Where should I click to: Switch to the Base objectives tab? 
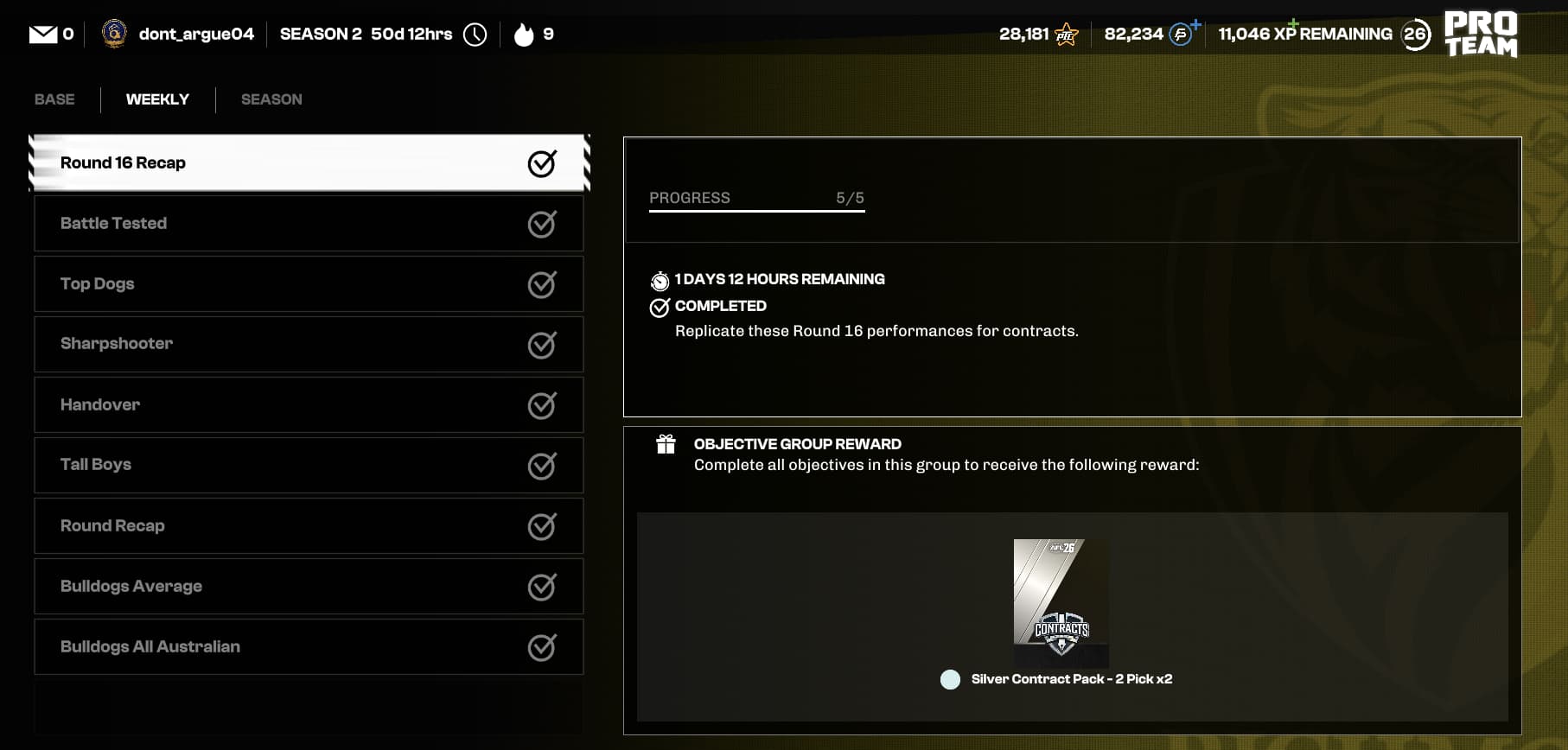pos(54,99)
